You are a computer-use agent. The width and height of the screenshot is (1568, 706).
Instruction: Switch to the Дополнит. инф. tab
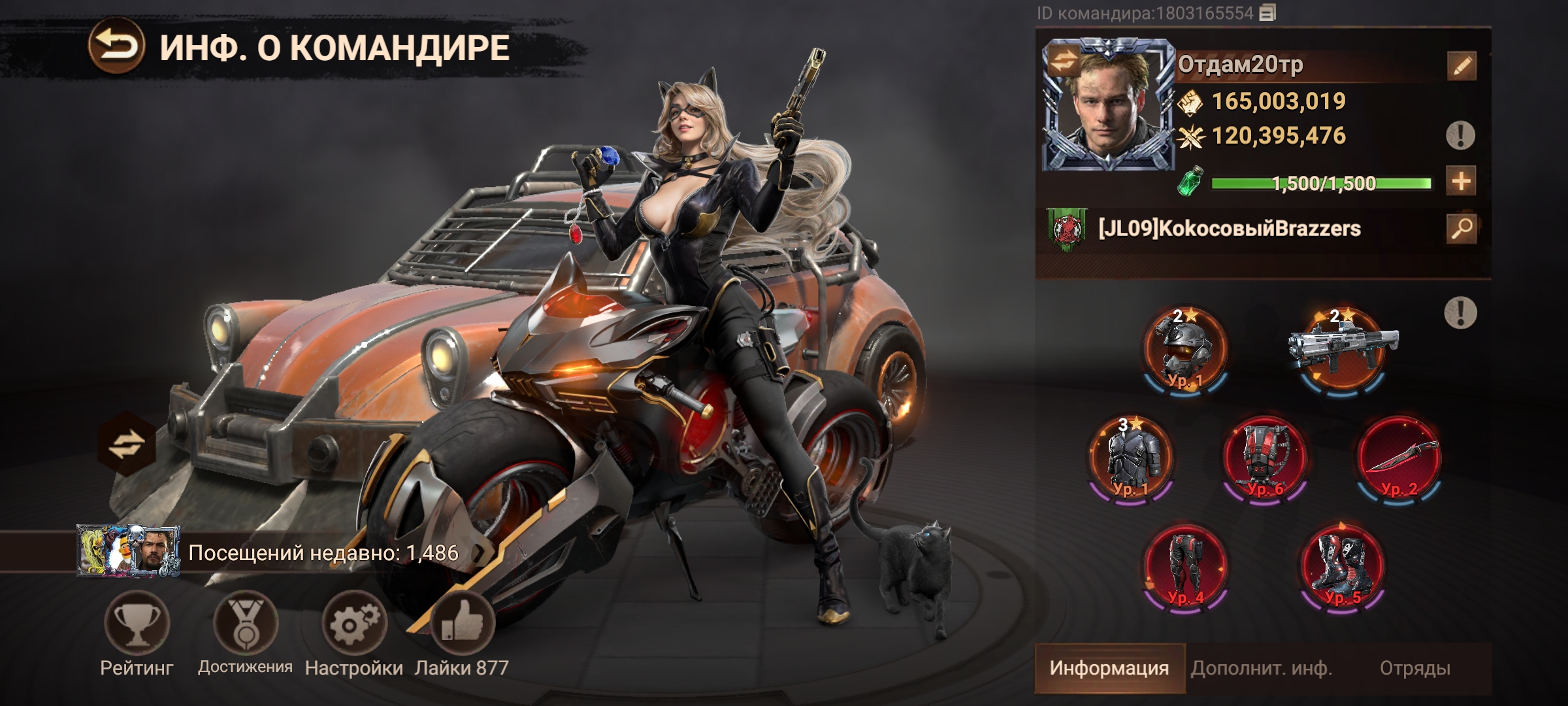(1261, 668)
